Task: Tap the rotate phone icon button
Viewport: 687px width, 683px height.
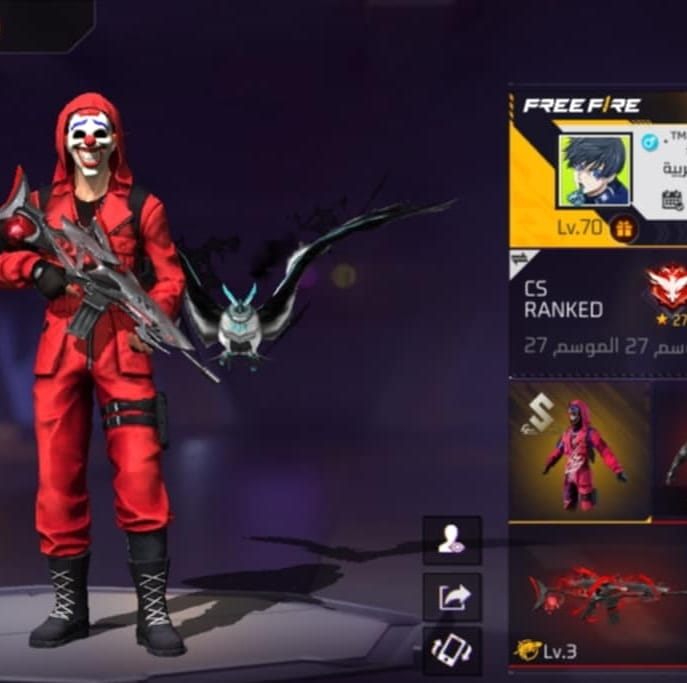Action: pos(451,650)
